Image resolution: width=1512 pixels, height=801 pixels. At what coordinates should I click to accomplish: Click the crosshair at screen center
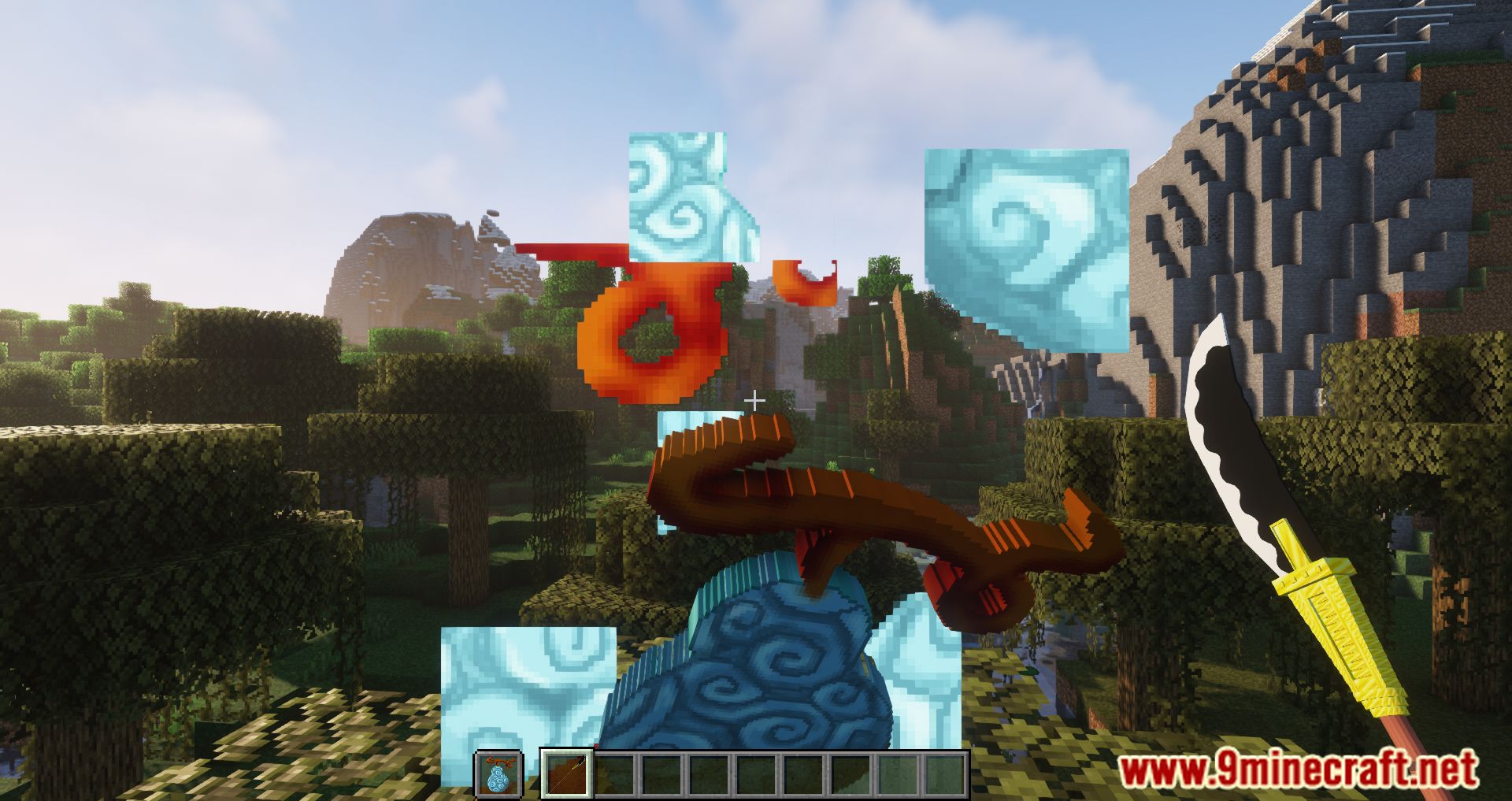pyautogui.click(x=755, y=400)
